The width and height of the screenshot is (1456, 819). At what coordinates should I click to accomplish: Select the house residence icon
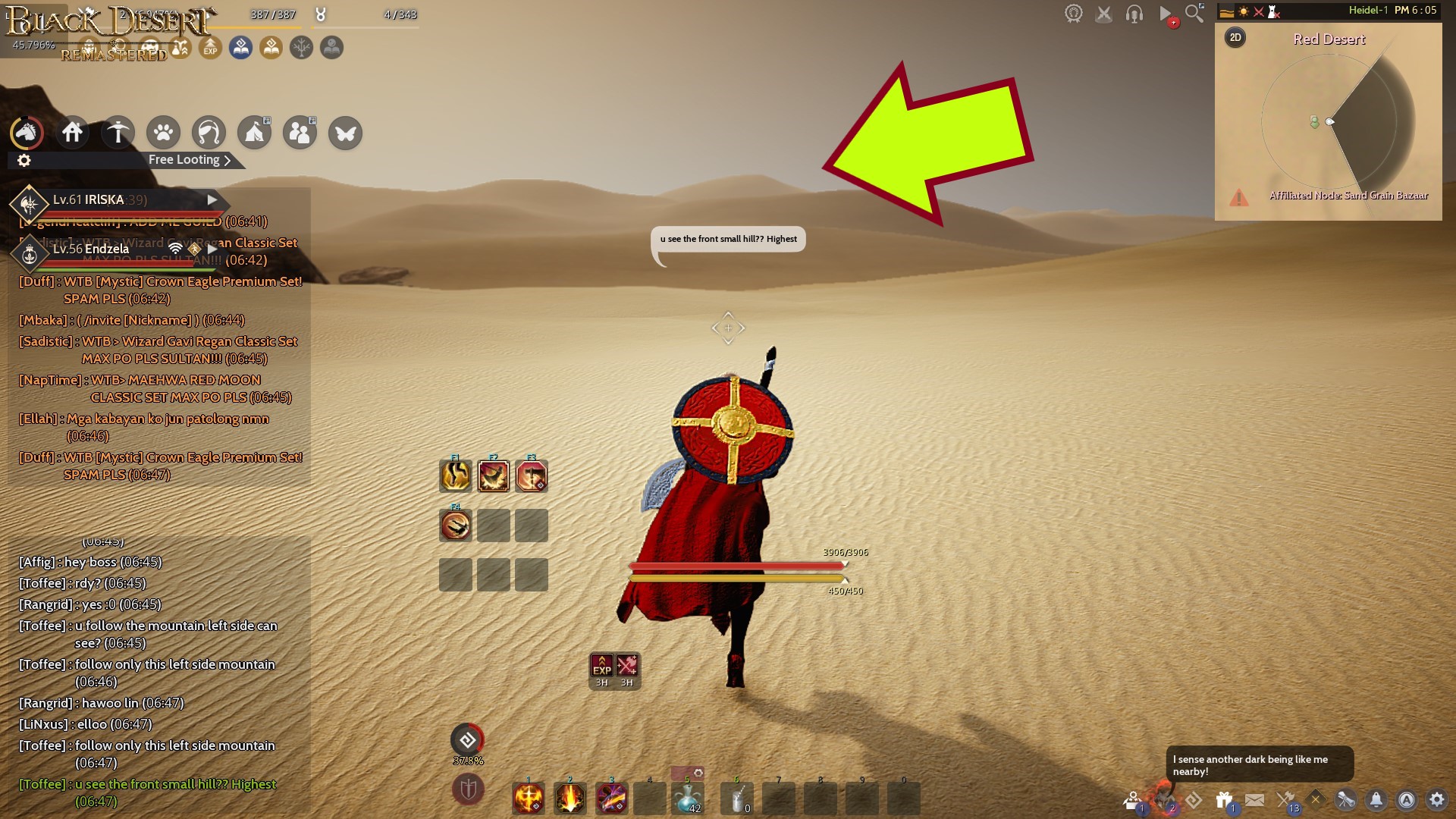tap(73, 132)
